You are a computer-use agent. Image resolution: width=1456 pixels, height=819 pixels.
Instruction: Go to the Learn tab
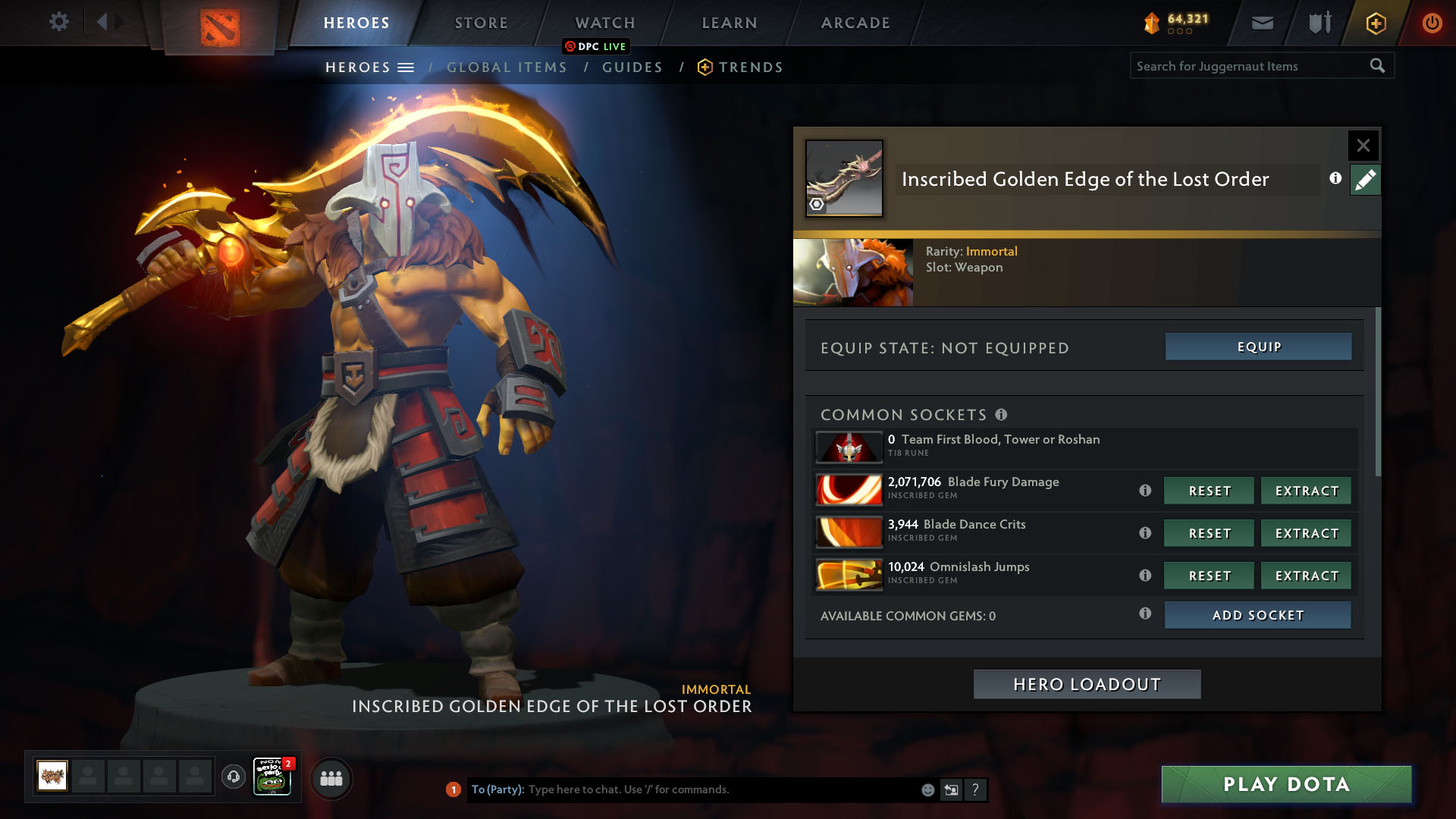[729, 23]
